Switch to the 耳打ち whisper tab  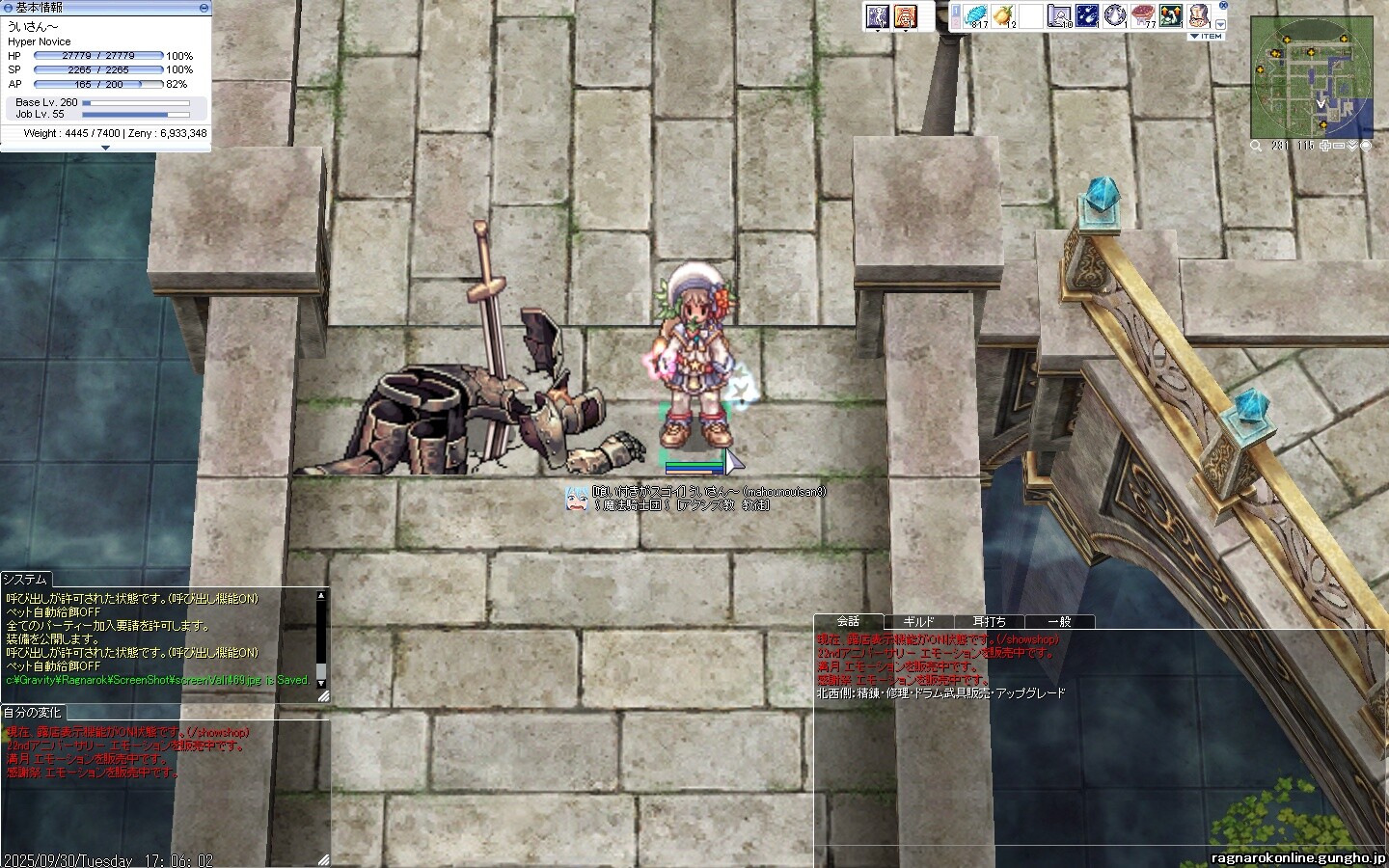coord(989,622)
